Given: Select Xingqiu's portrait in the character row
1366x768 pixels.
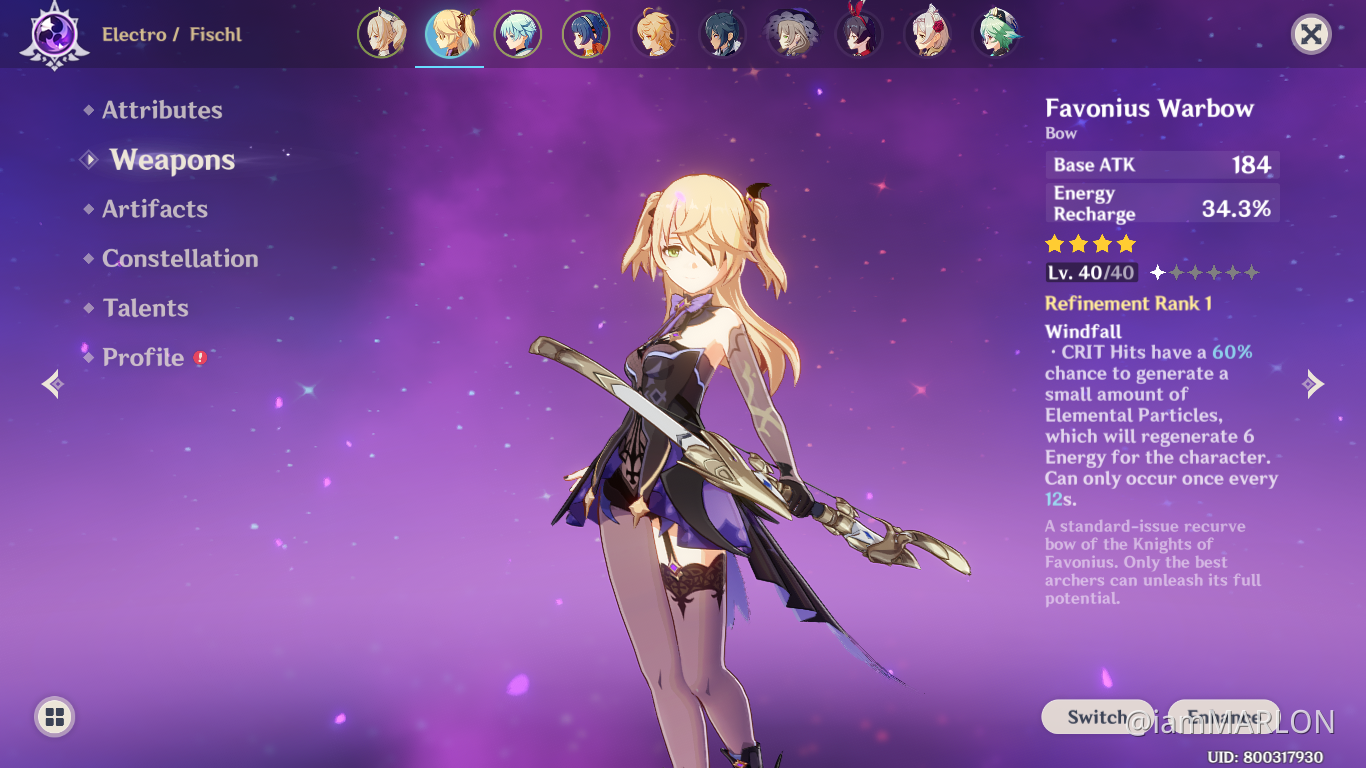Looking at the screenshot, I should (586, 33).
